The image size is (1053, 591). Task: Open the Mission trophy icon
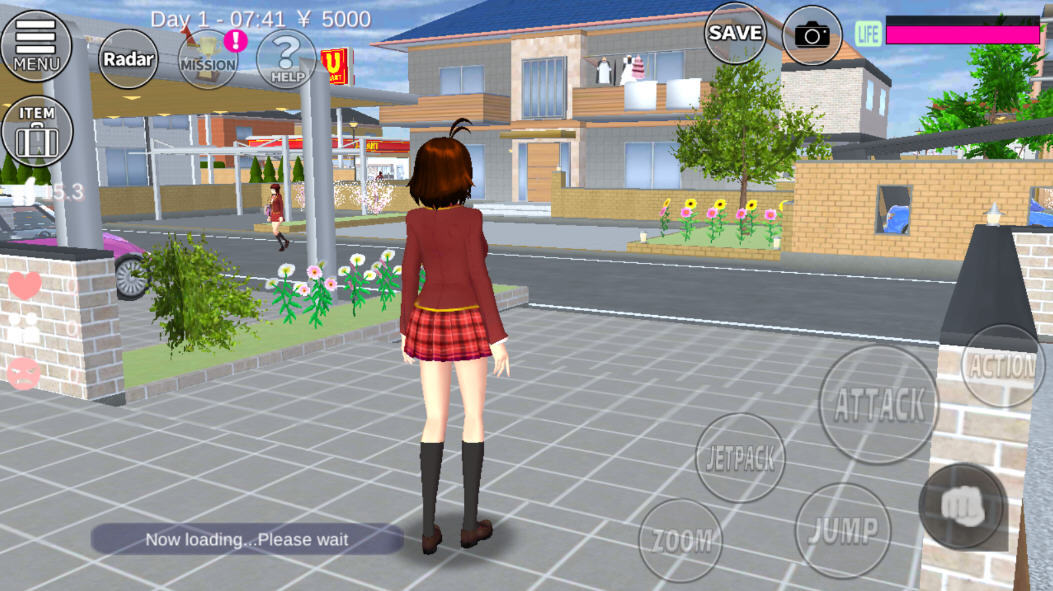click(208, 58)
